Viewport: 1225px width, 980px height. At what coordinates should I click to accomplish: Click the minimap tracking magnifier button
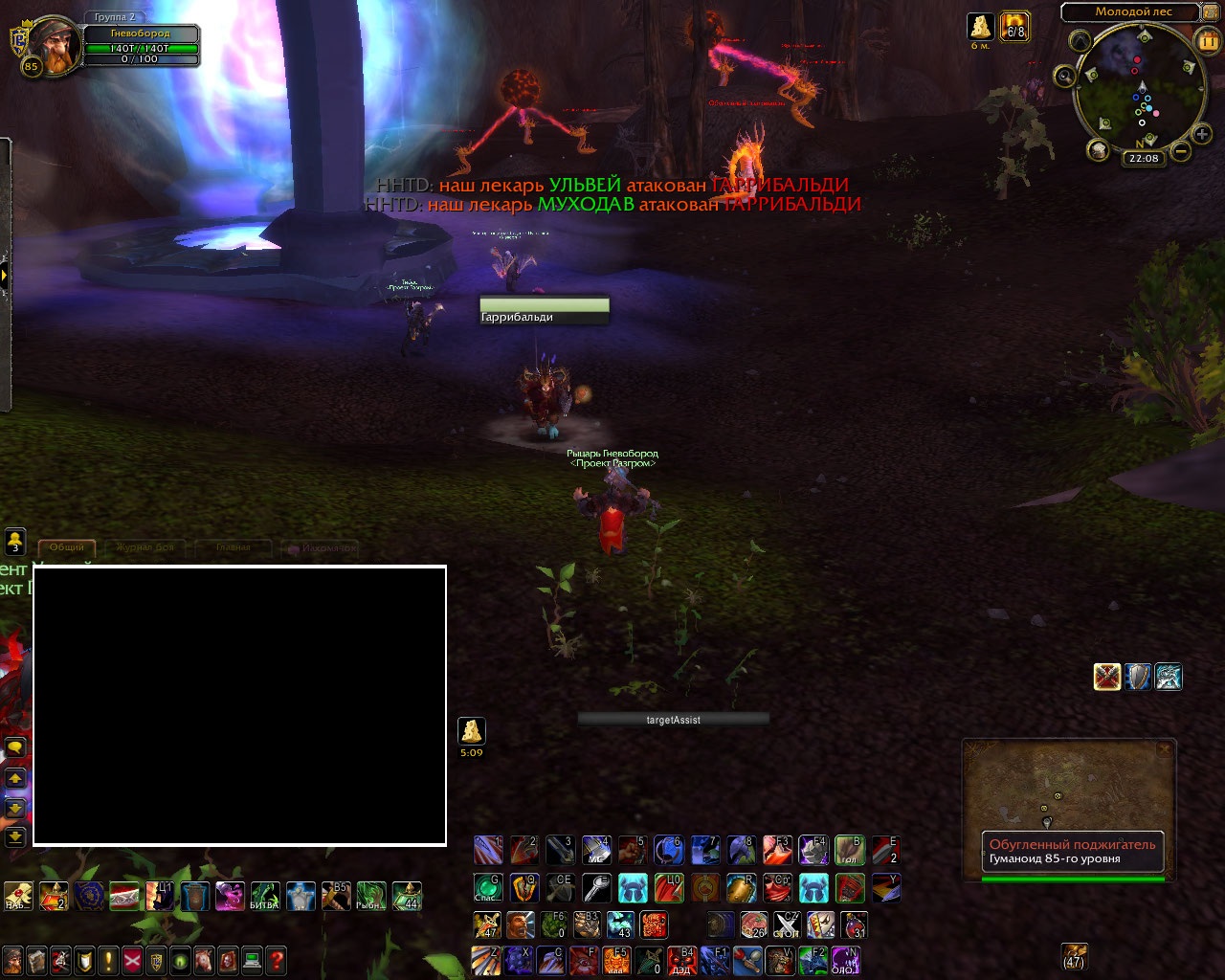point(1065,77)
